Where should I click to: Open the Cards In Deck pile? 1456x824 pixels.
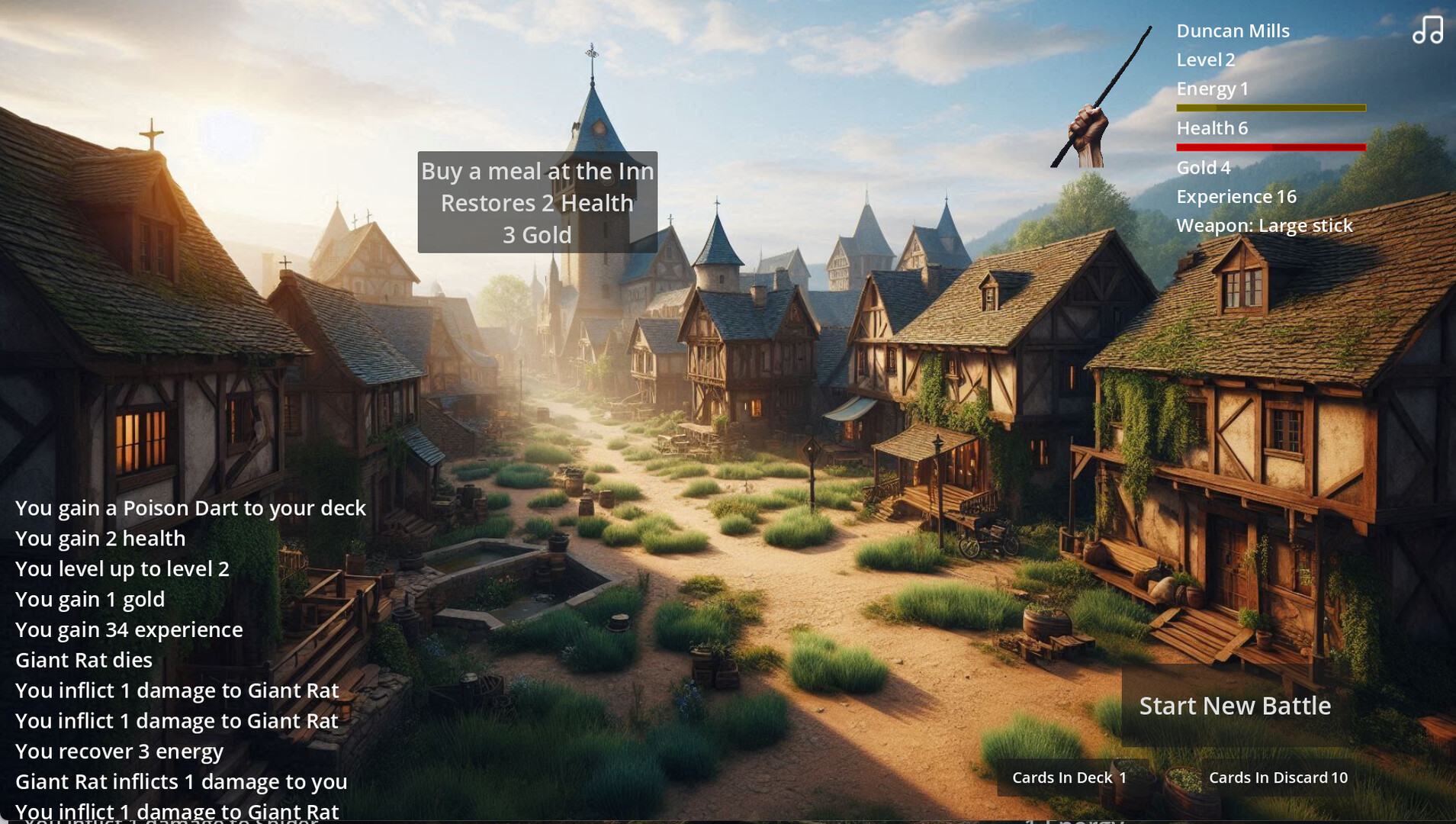point(1069,777)
